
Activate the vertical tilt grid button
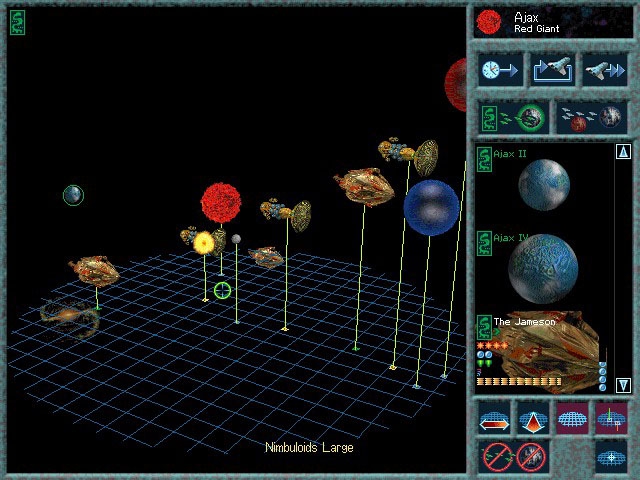click(533, 418)
